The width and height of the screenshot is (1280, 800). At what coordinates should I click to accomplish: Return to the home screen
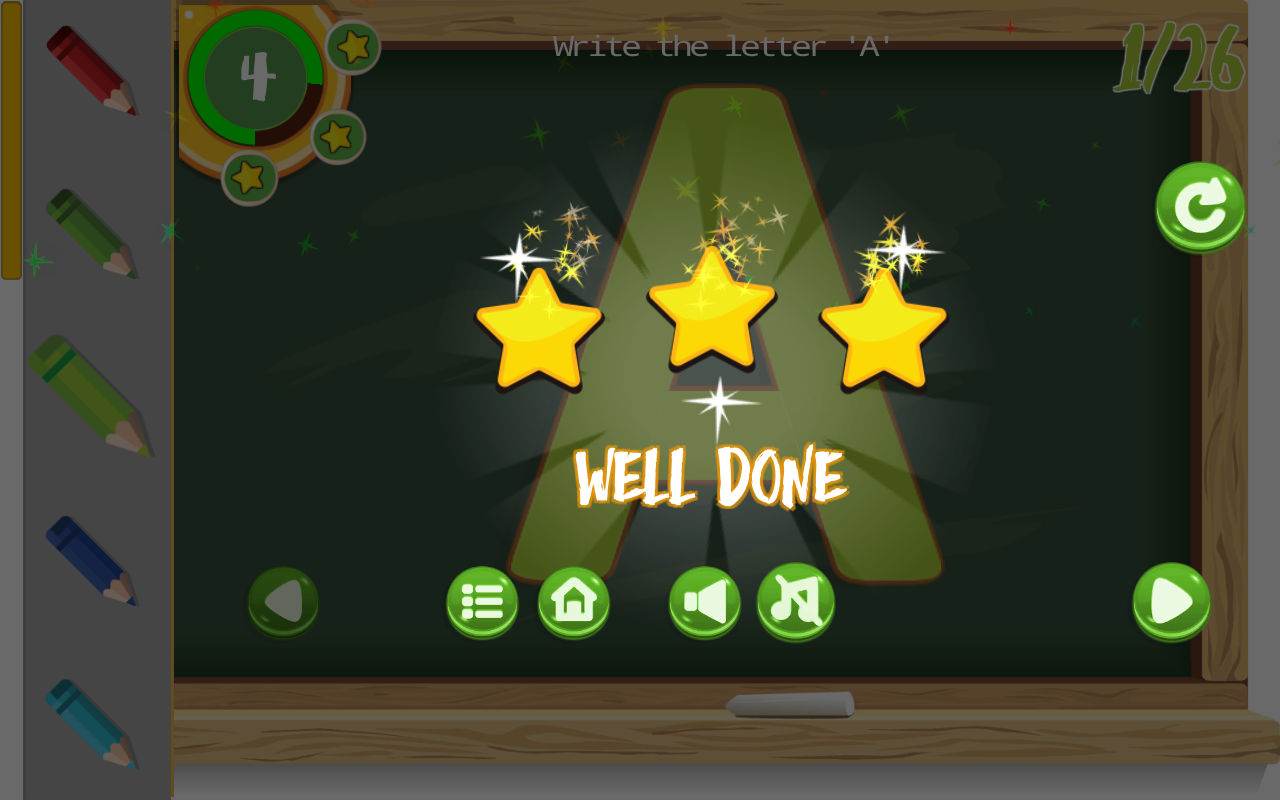[573, 601]
